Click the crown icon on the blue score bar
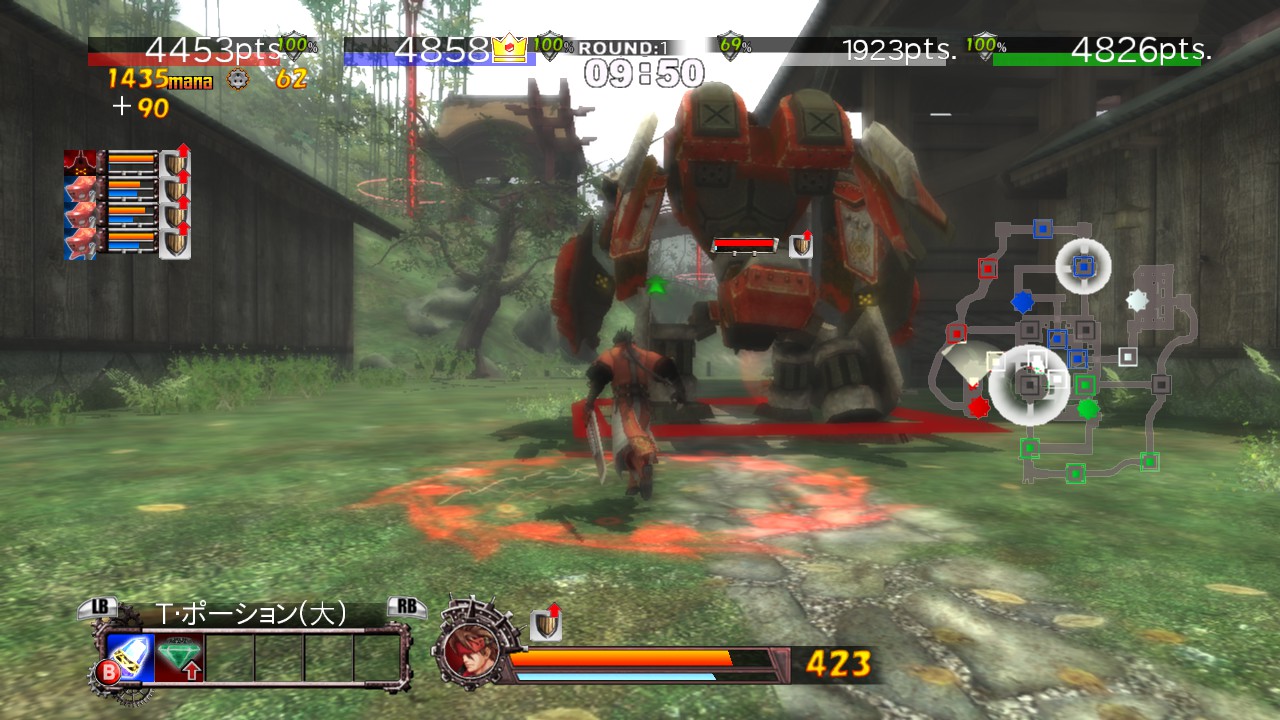 508,45
